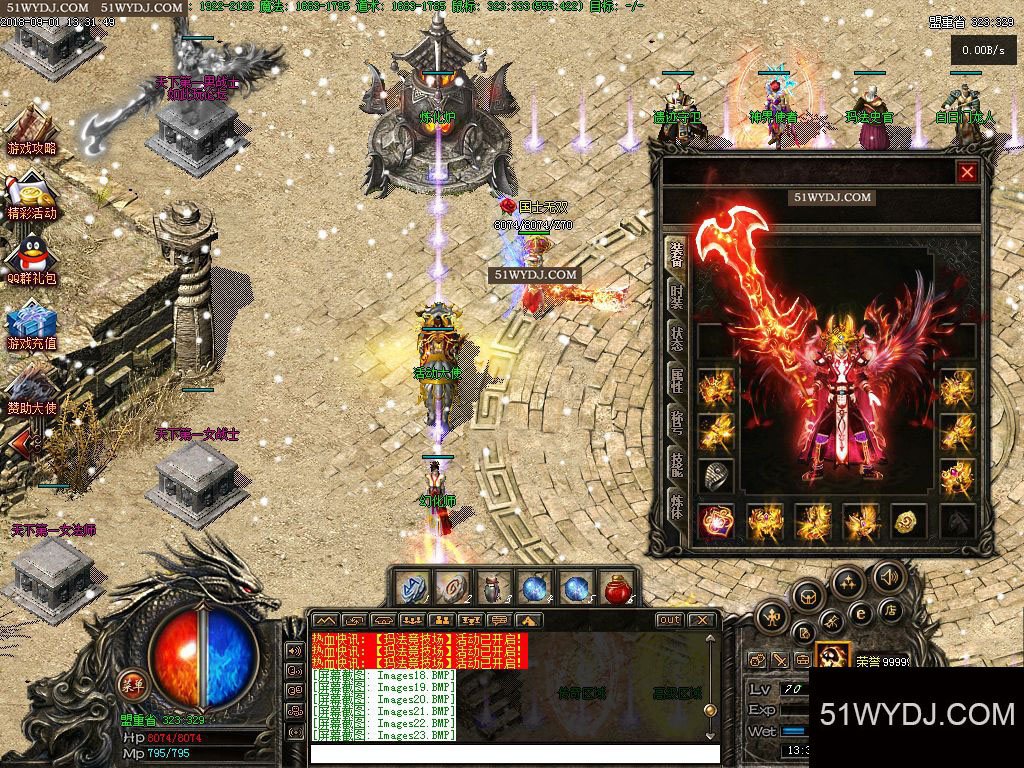
Task: Open the 状态 status tab
Action: click(677, 338)
